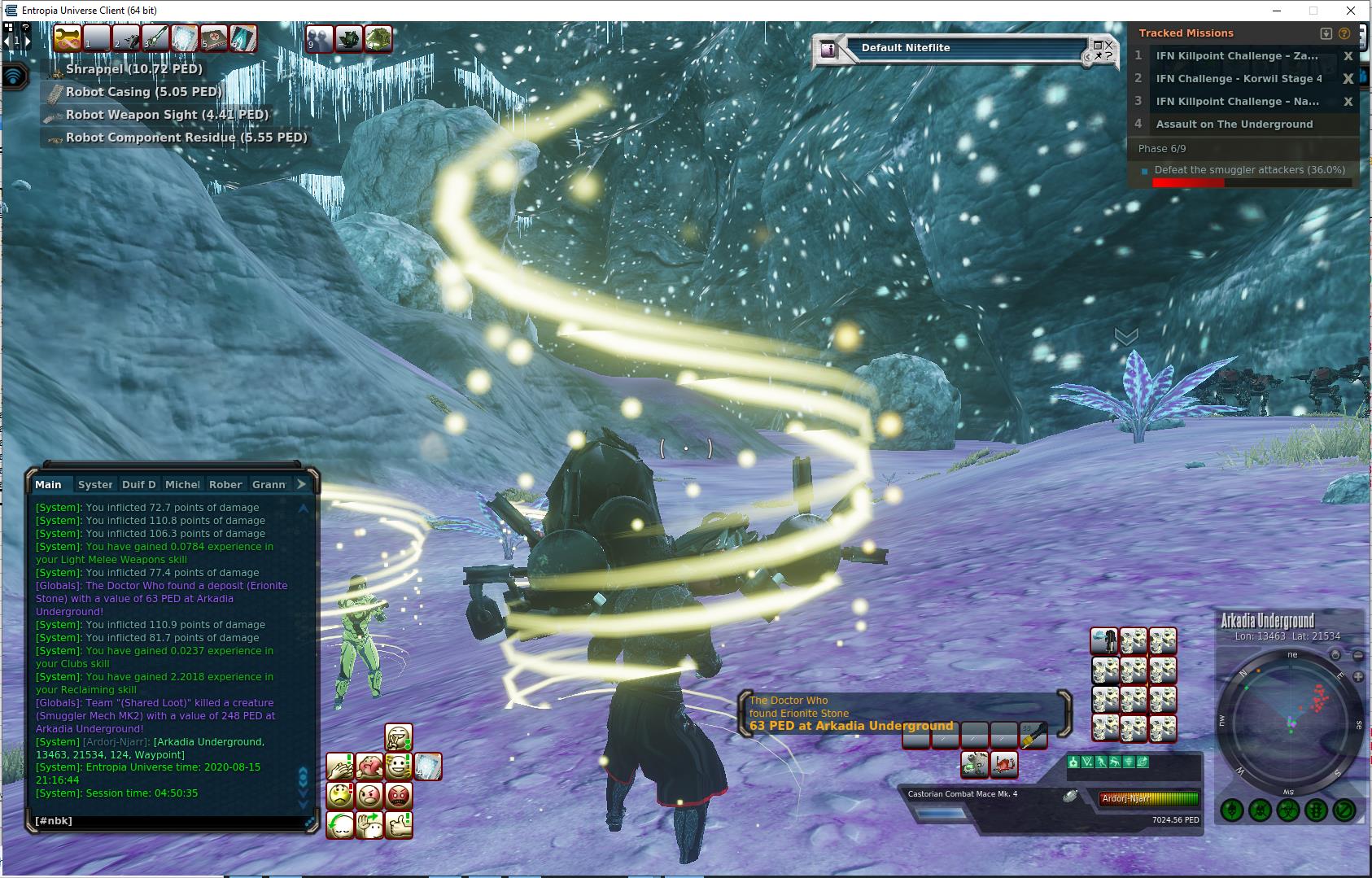The width and height of the screenshot is (1372, 878).
Task: Open the Syster chat tab
Action: click(x=95, y=484)
